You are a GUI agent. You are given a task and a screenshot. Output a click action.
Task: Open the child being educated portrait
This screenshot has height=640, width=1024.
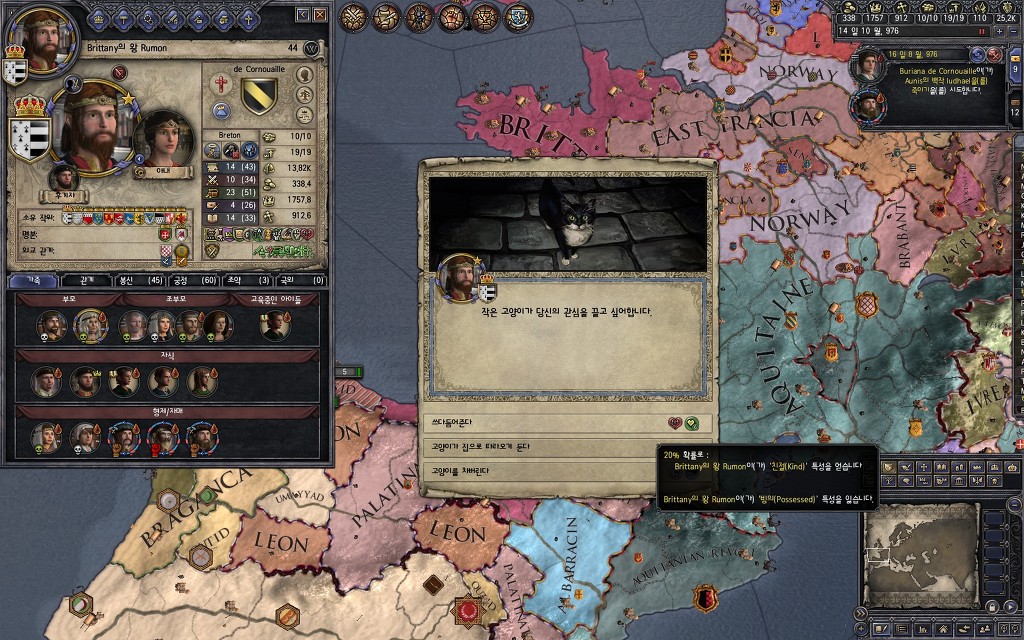275,325
